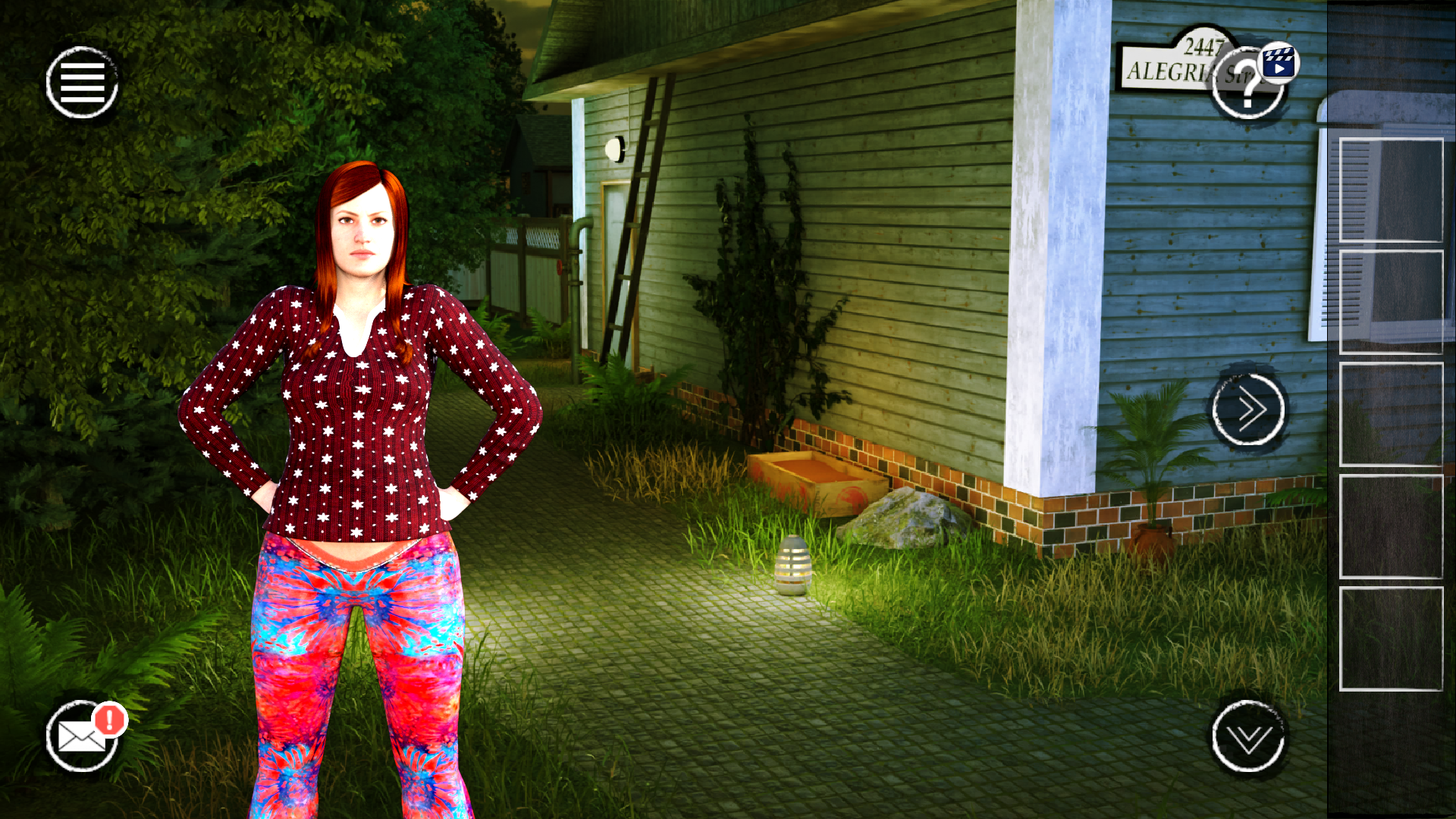Expand the scene to the right using the arrow

coord(1247,408)
